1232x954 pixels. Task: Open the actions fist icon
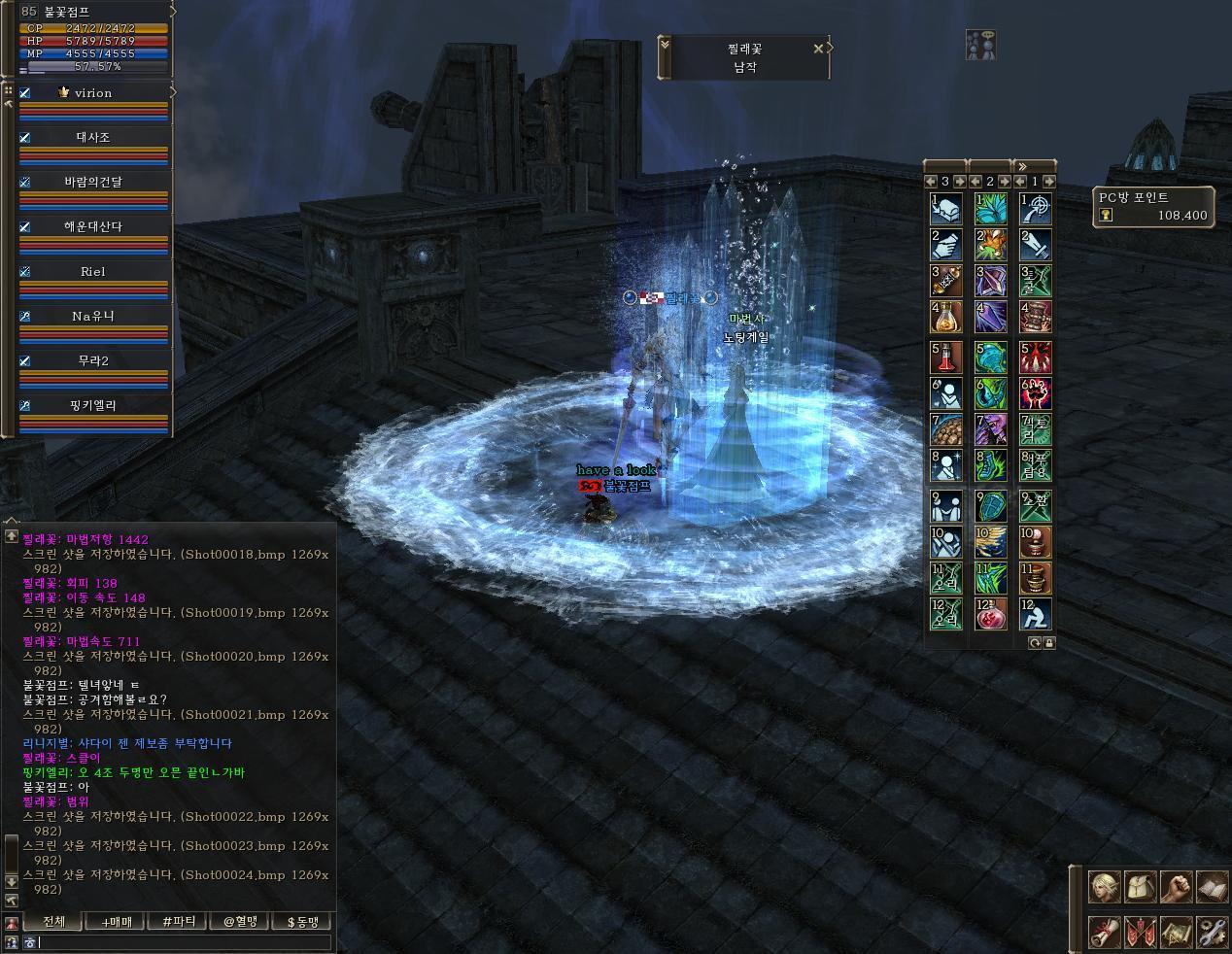(x=1176, y=887)
